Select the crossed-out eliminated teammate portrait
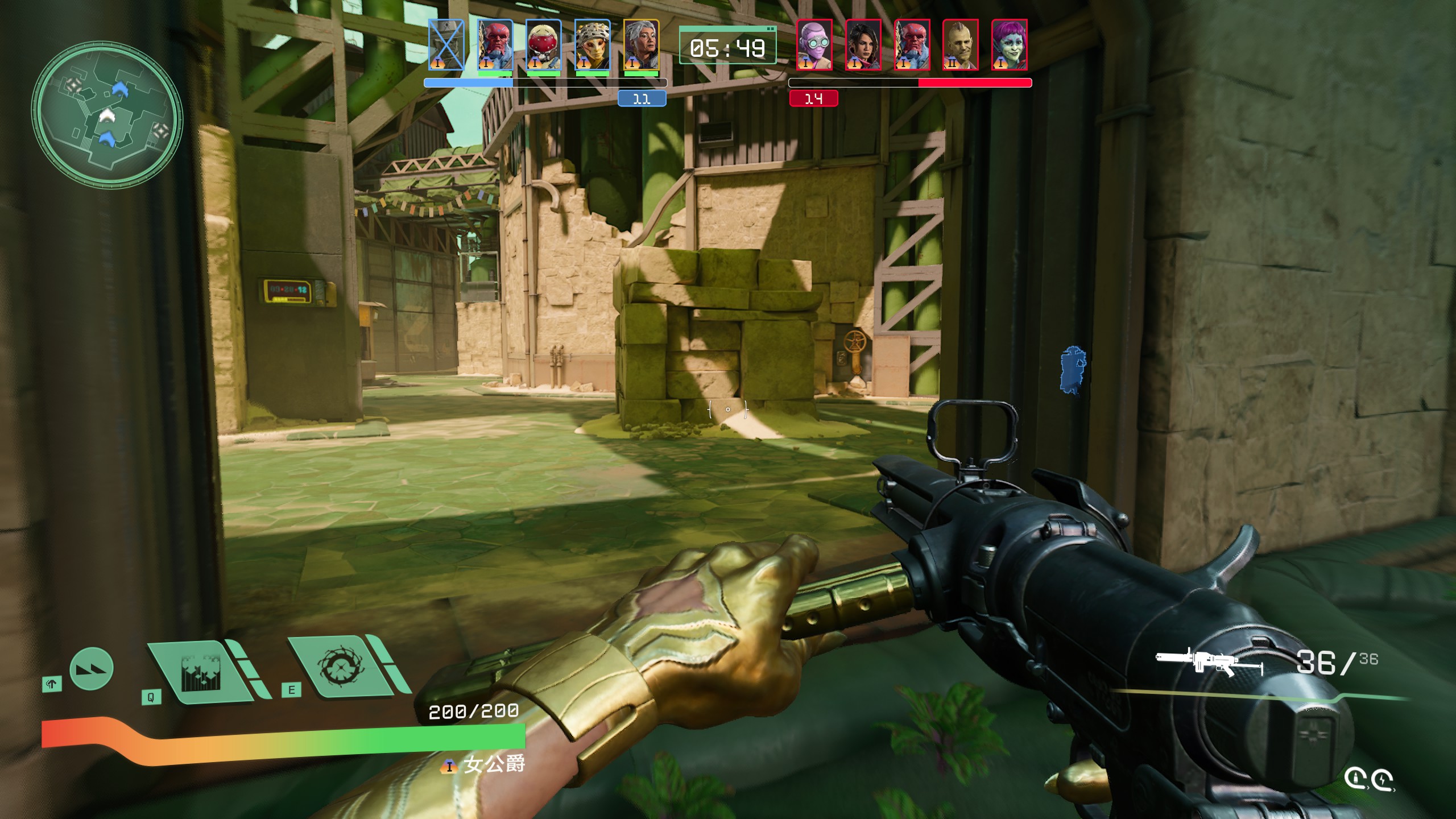 [x=446, y=45]
